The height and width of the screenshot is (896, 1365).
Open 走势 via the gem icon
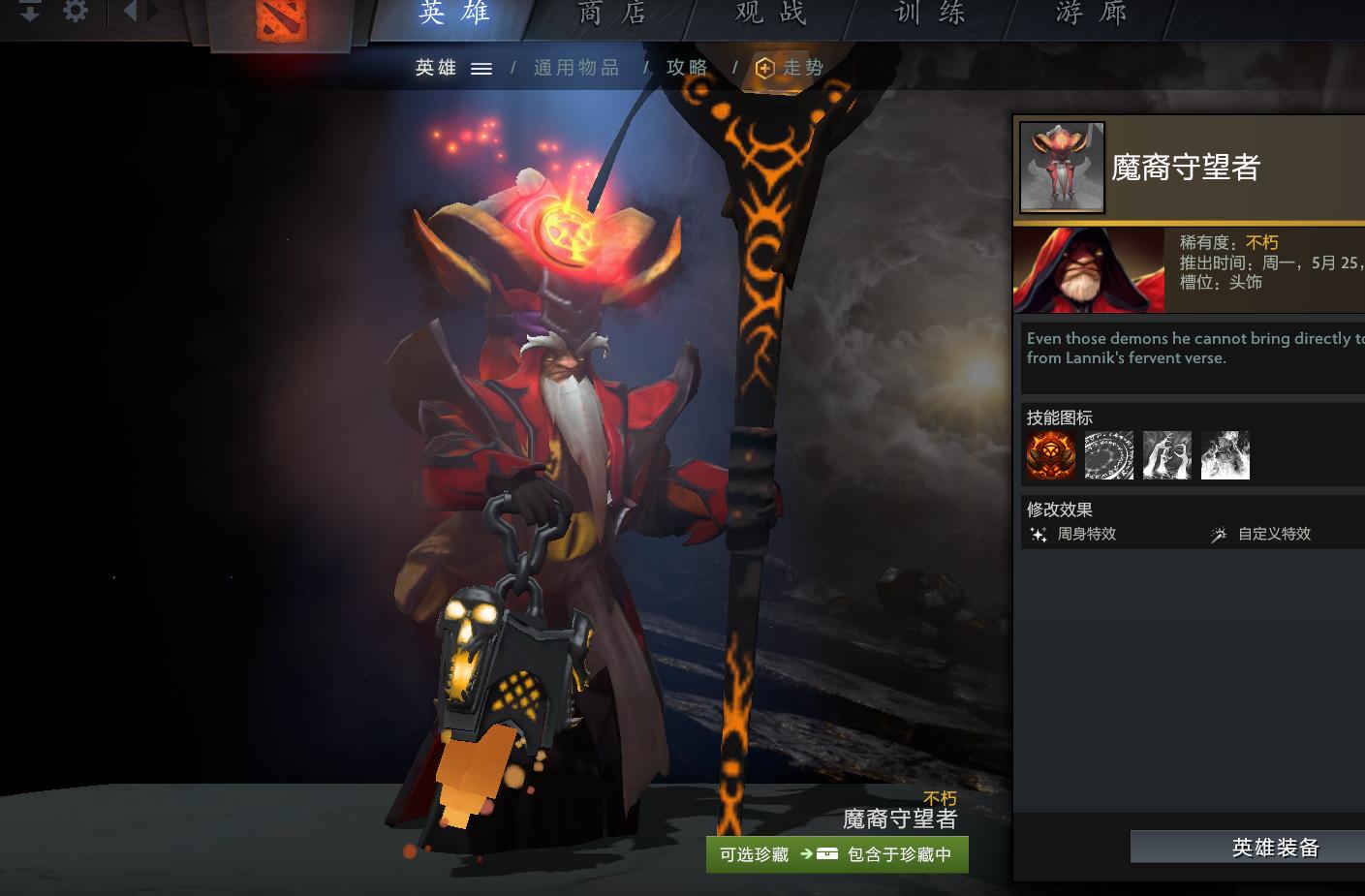click(x=765, y=68)
